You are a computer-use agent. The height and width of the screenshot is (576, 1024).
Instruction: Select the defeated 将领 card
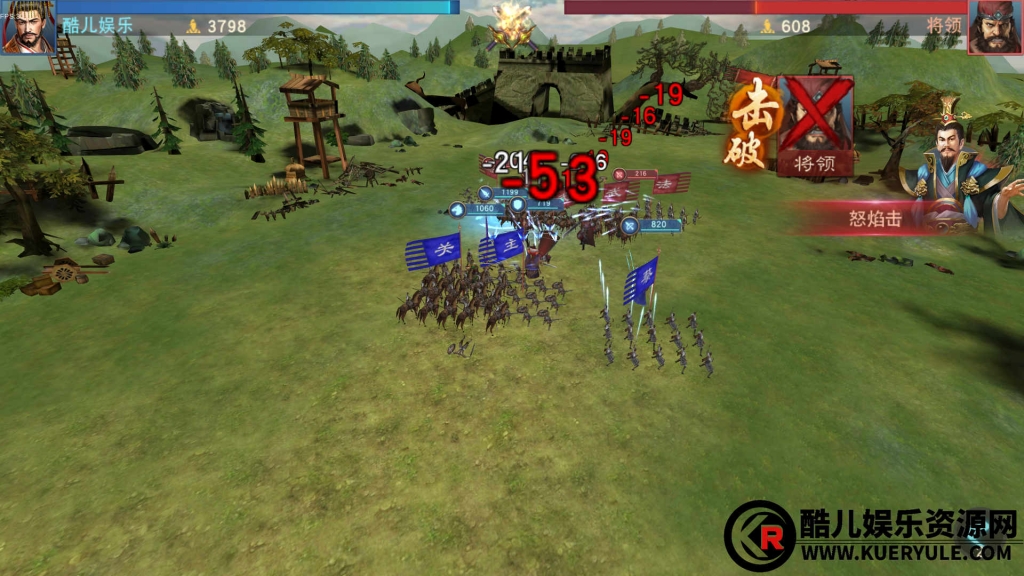click(x=814, y=126)
